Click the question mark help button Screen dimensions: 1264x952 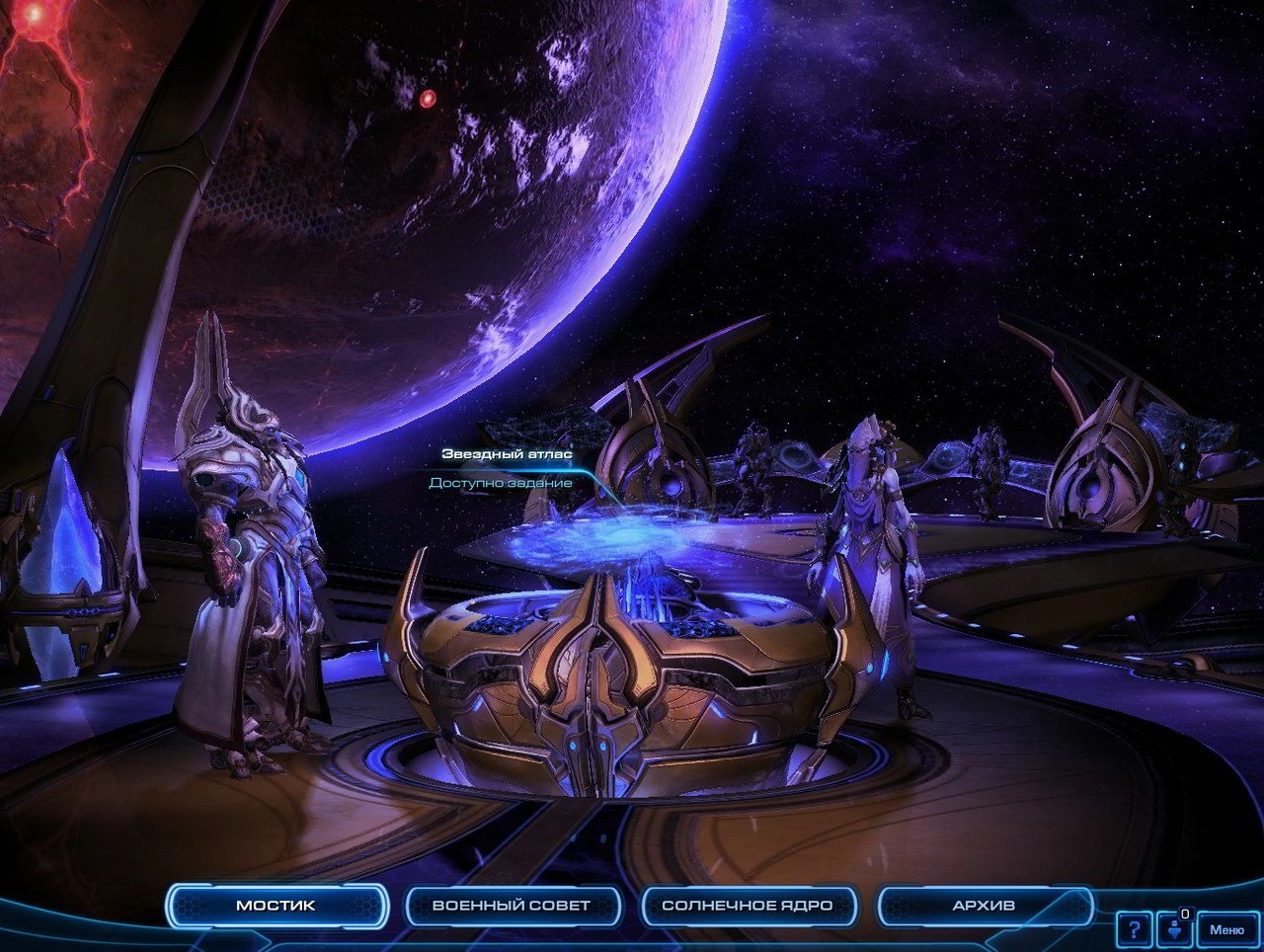(1134, 929)
